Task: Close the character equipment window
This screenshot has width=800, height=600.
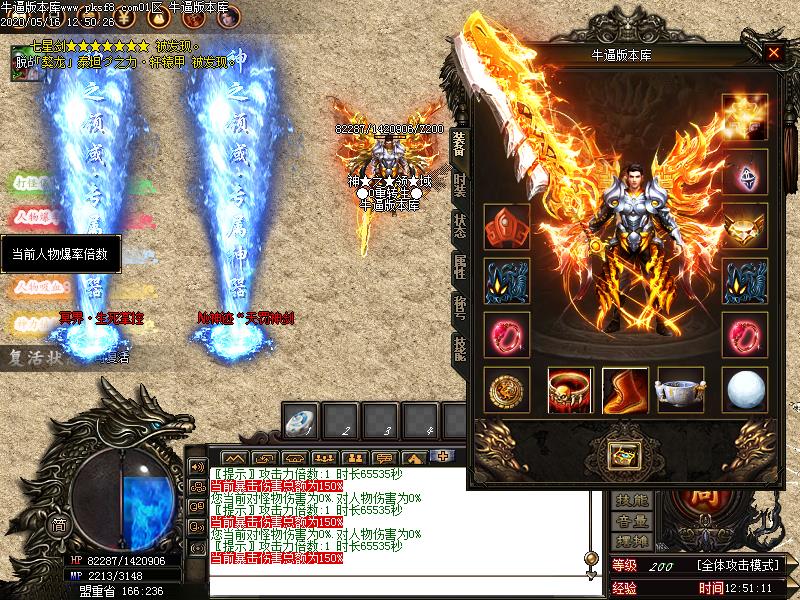Action: tap(773, 54)
